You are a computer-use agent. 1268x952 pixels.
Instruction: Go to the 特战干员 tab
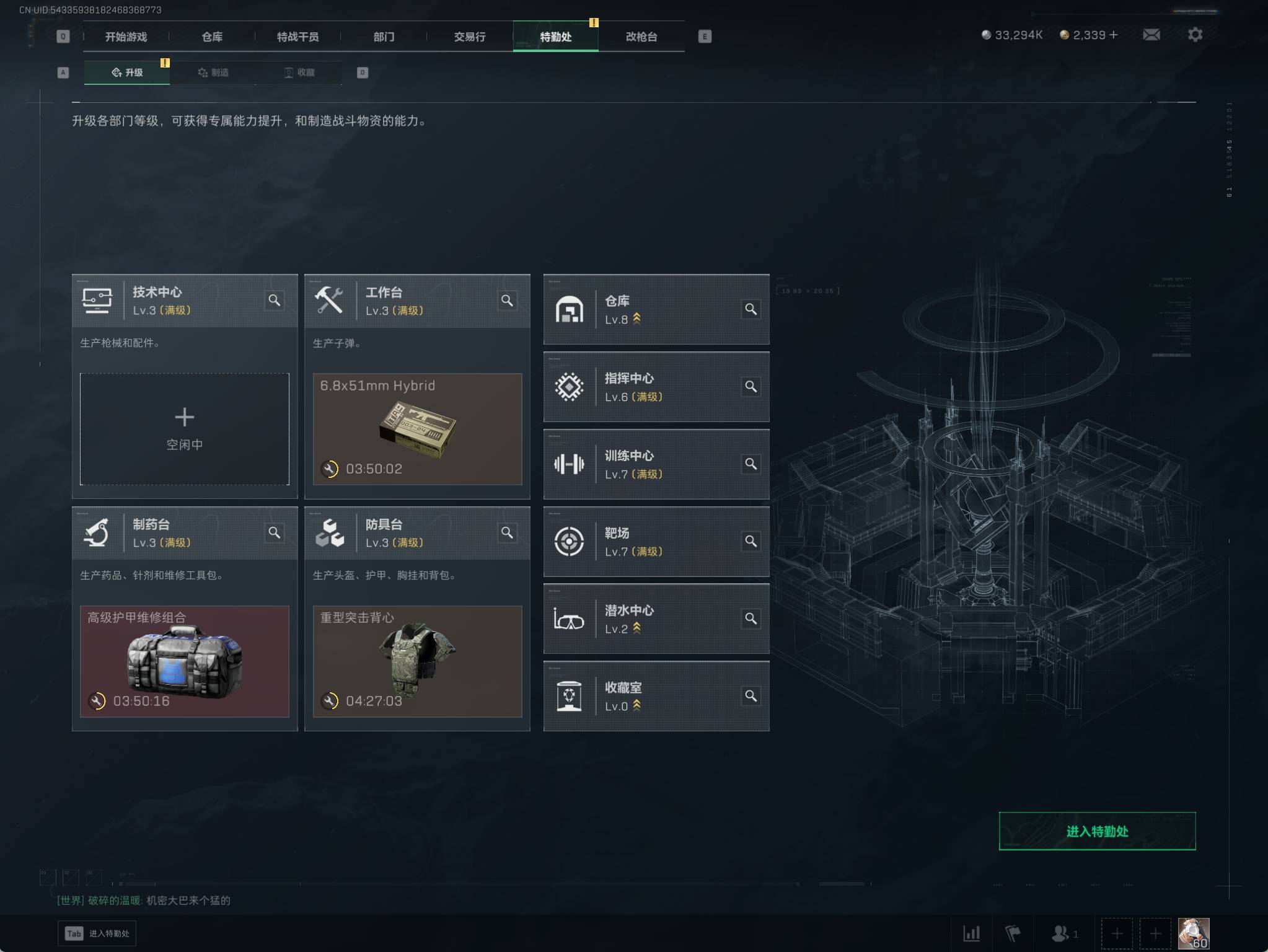tap(297, 37)
